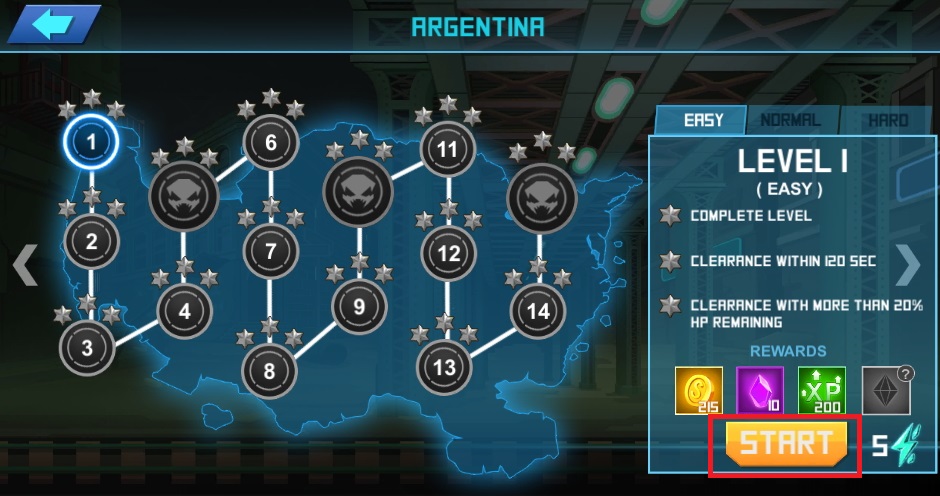The width and height of the screenshot is (940, 496).
Task: Choose level 14 node
Action: click(x=538, y=312)
